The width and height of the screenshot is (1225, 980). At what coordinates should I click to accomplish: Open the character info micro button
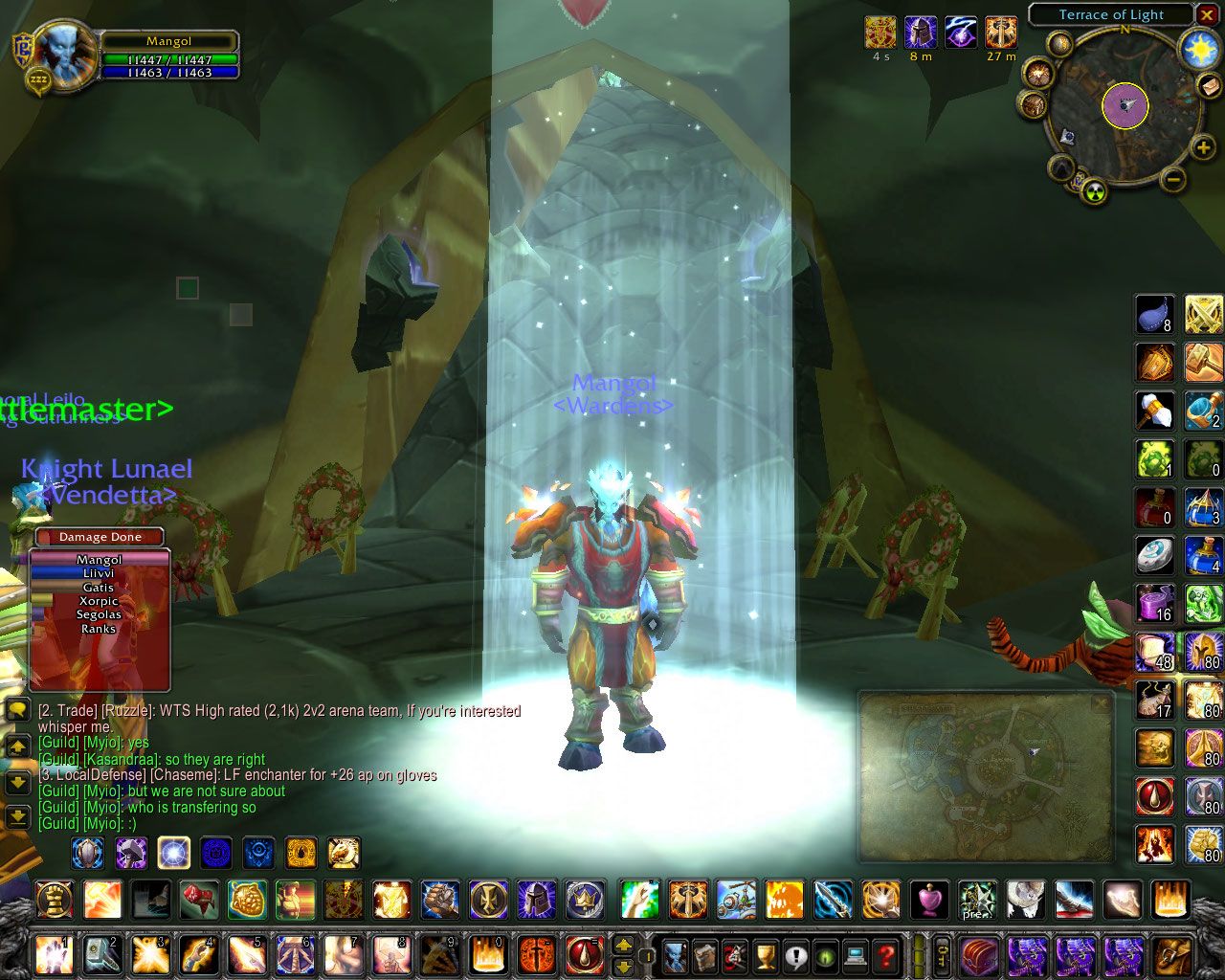click(676, 954)
